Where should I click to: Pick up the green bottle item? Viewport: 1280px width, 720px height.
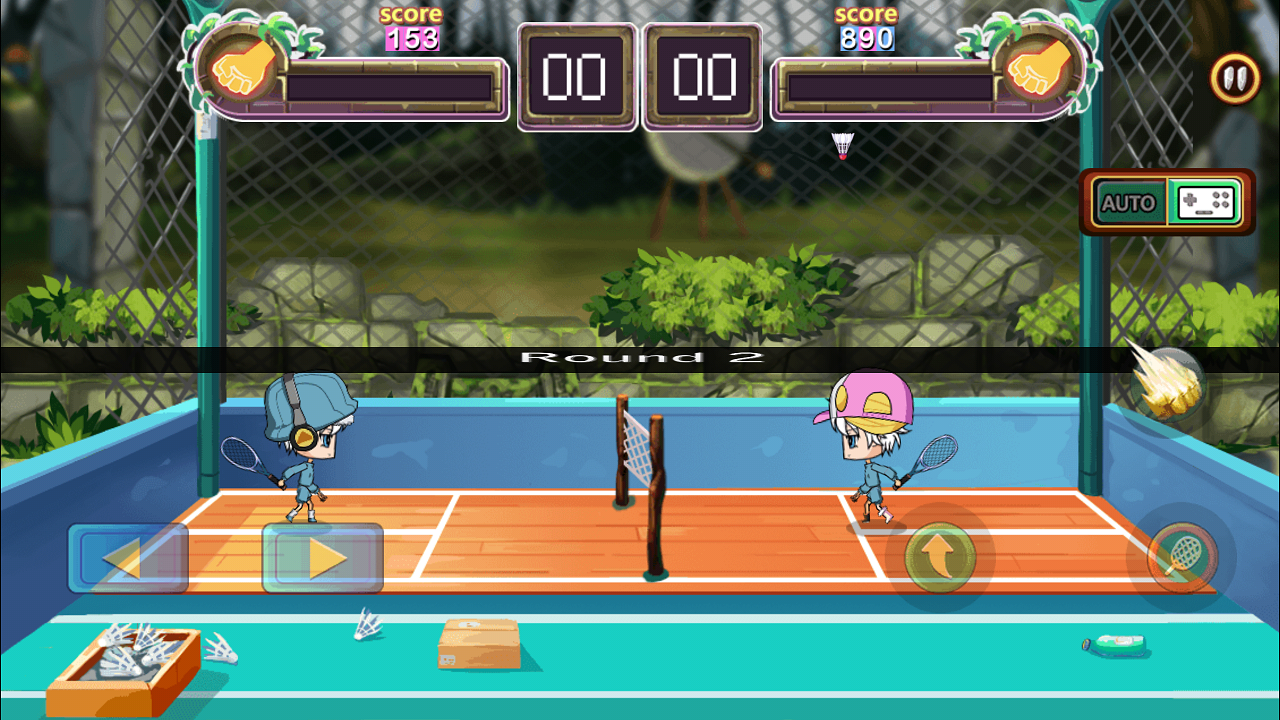pos(1115,645)
